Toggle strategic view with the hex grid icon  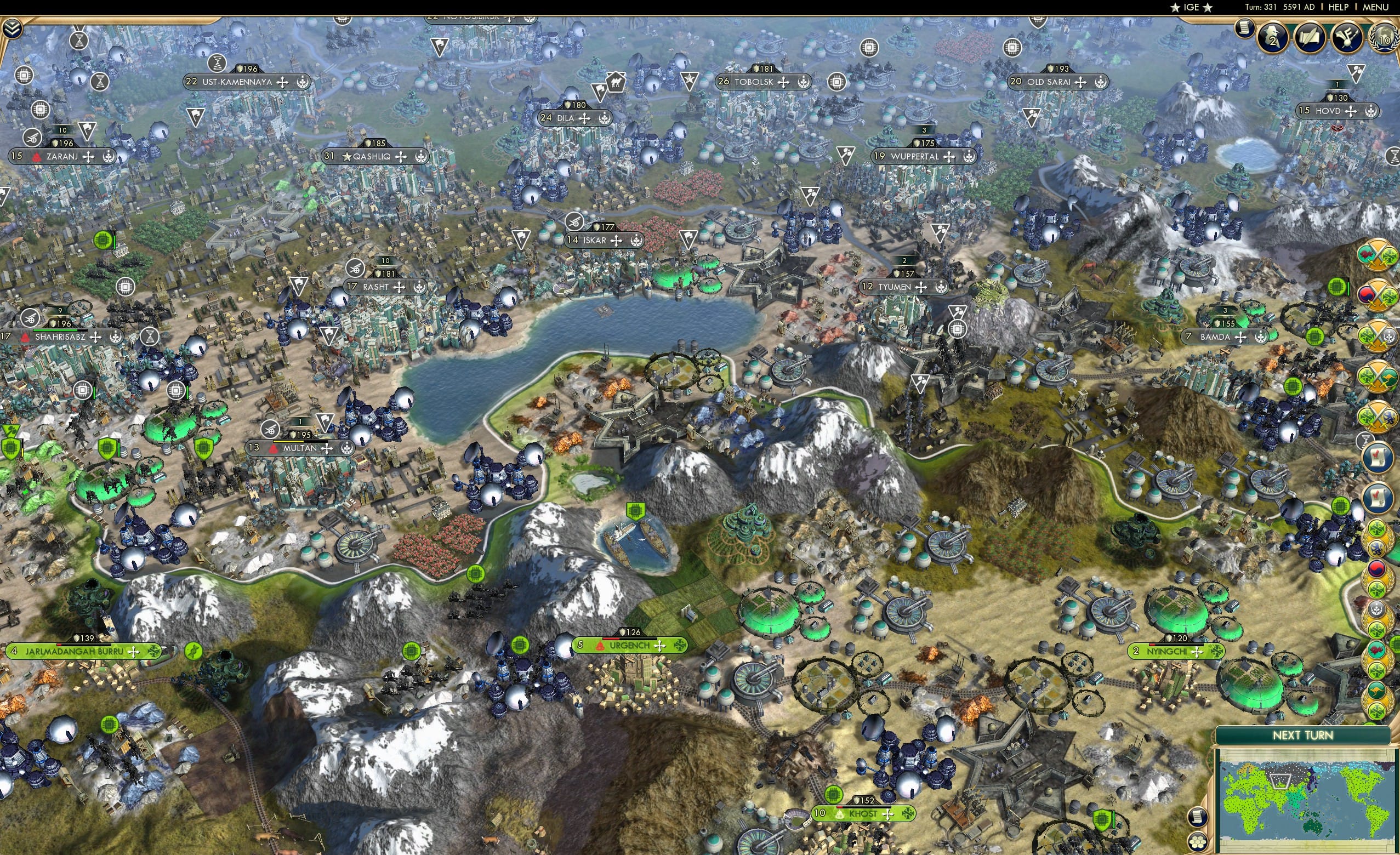[x=1198, y=843]
